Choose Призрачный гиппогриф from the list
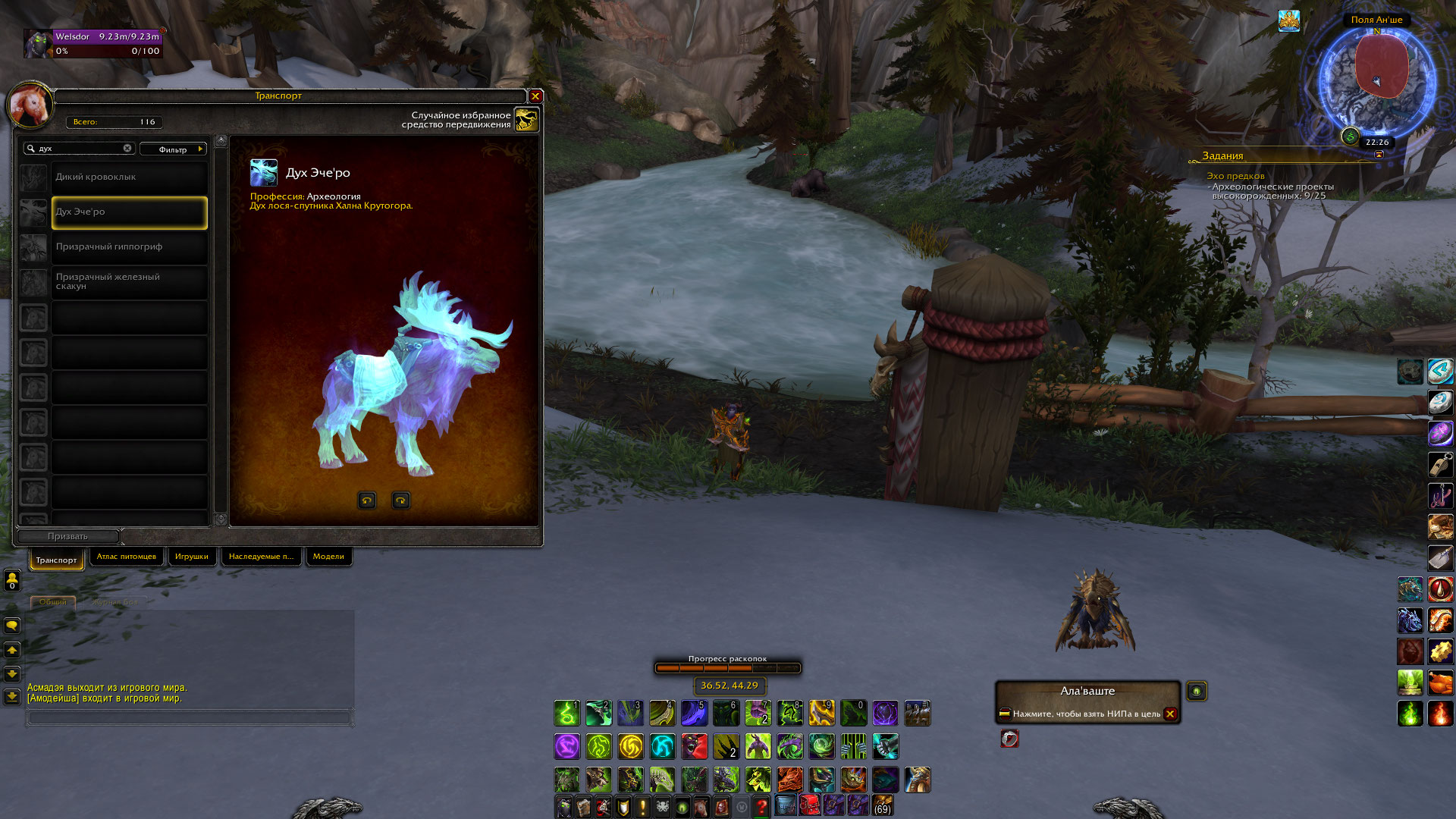The image size is (1456, 819). point(129,247)
